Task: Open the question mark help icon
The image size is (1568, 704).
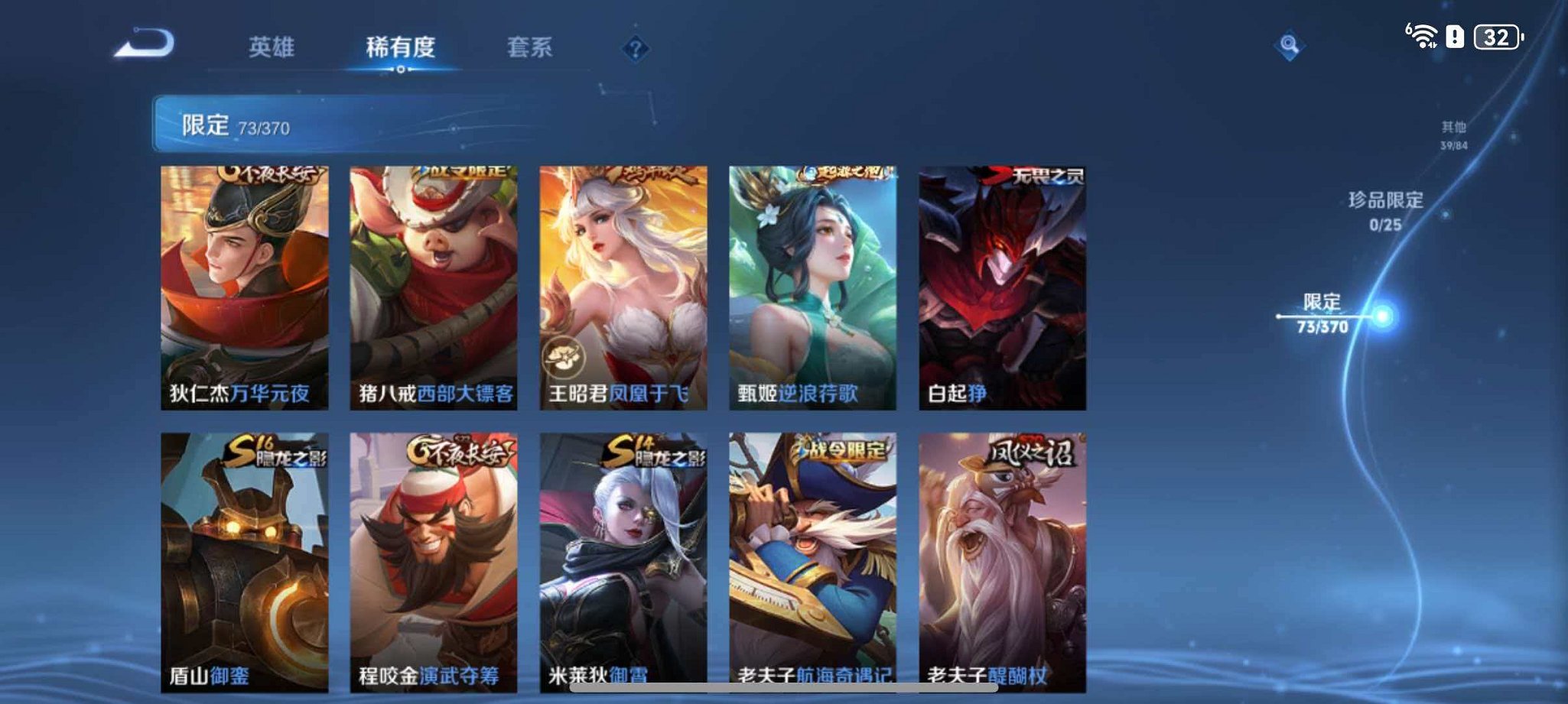Action: [633, 48]
